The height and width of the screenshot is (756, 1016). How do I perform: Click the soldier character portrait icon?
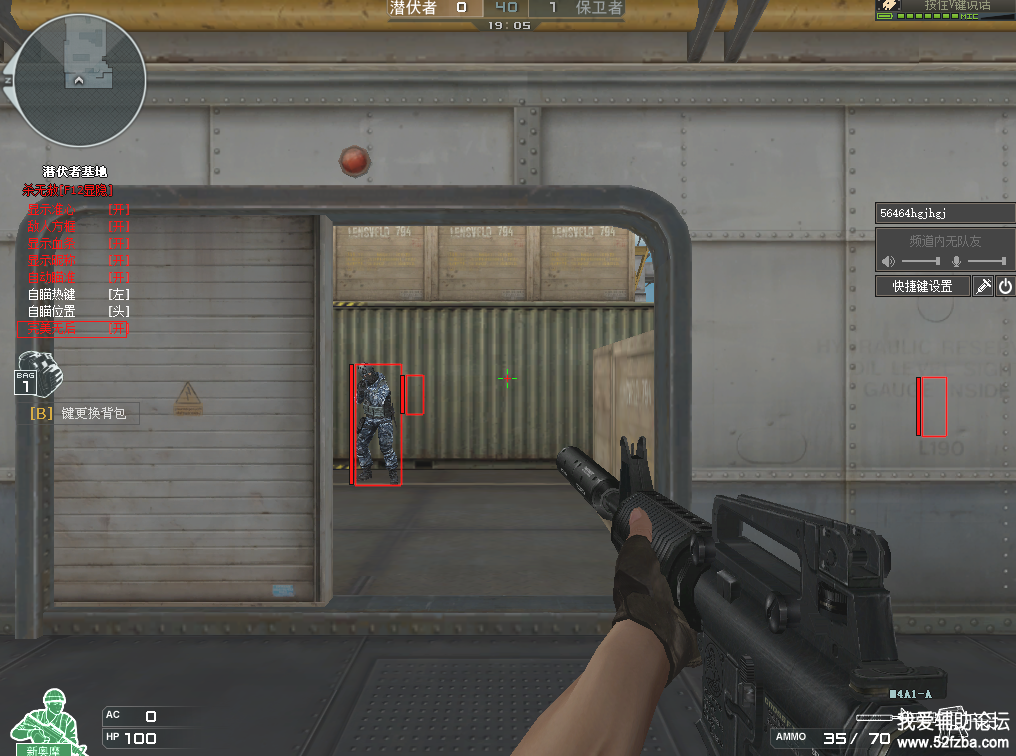pyautogui.click(x=48, y=720)
